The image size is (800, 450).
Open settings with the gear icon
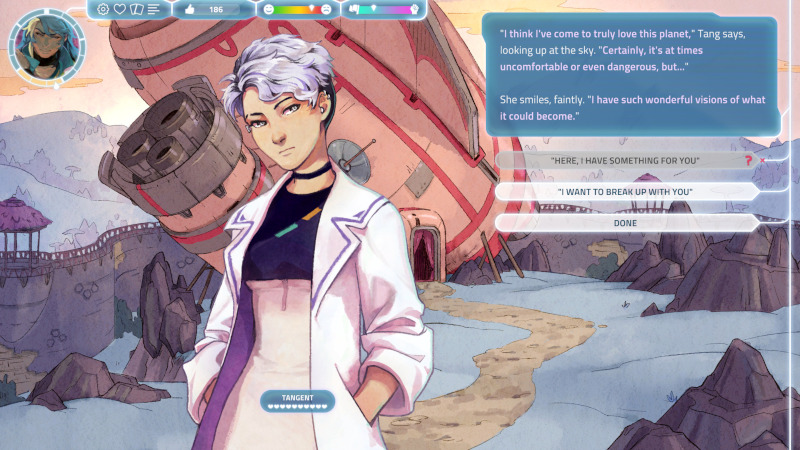103,9
